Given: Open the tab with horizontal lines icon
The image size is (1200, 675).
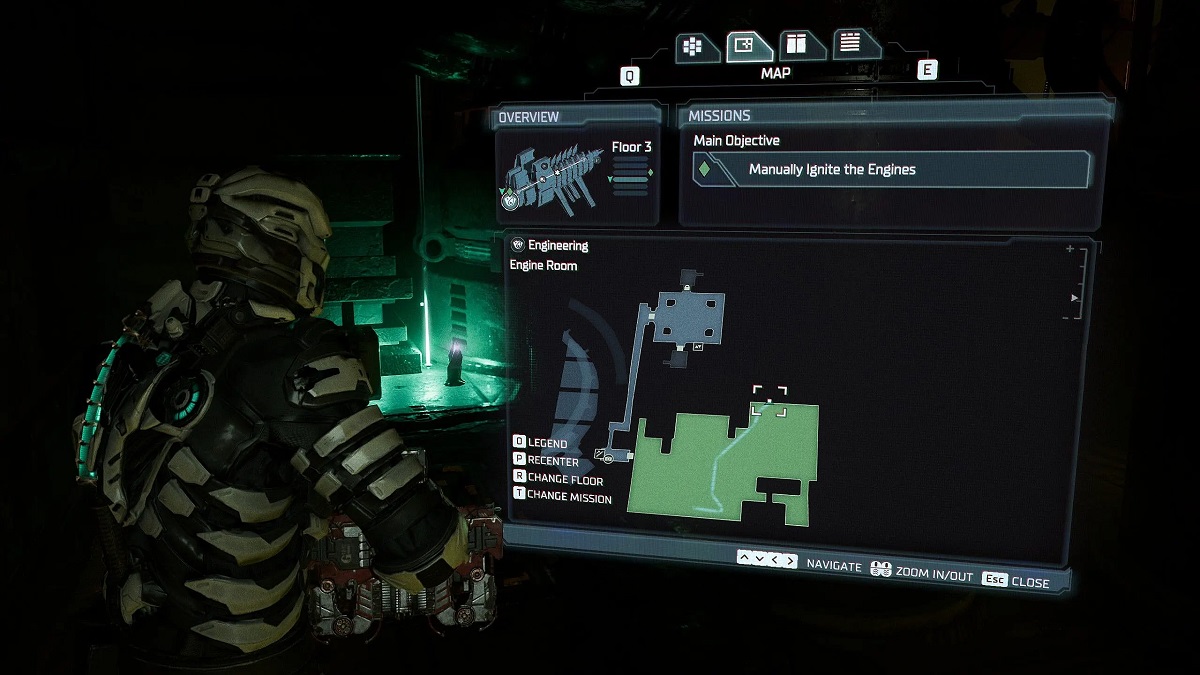Looking at the screenshot, I should 851,44.
